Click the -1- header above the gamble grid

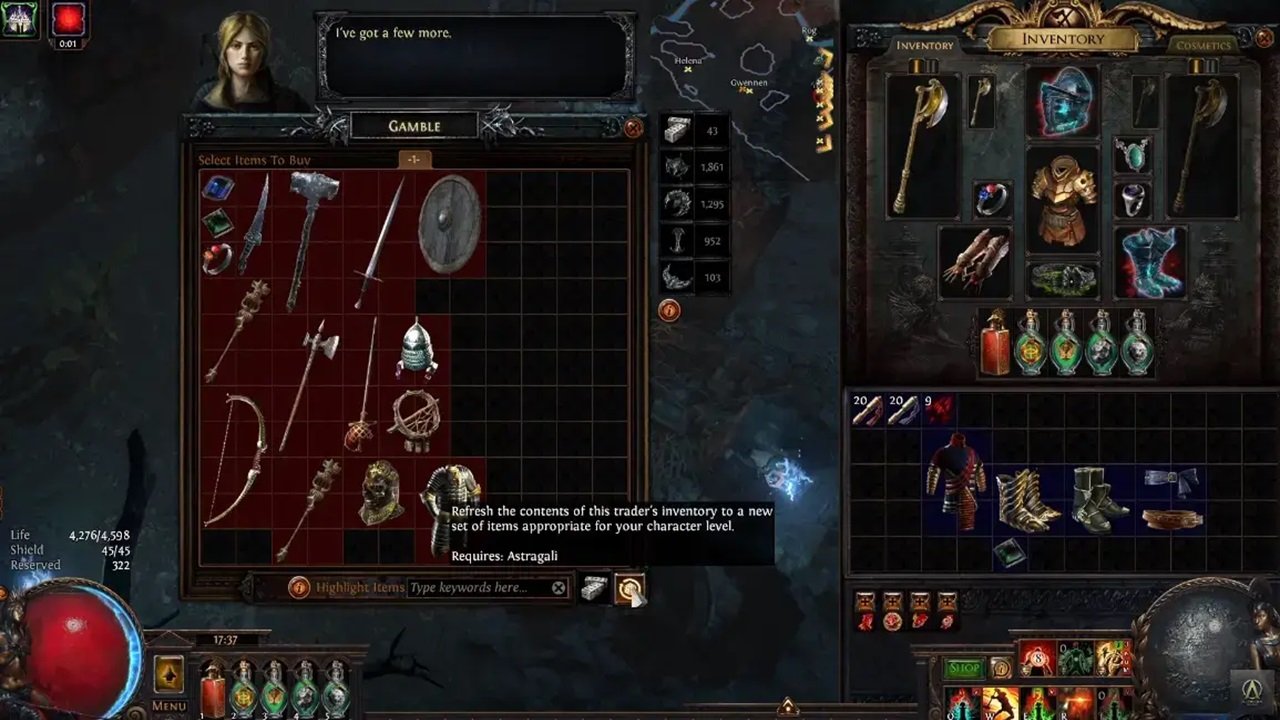pos(417,158)
